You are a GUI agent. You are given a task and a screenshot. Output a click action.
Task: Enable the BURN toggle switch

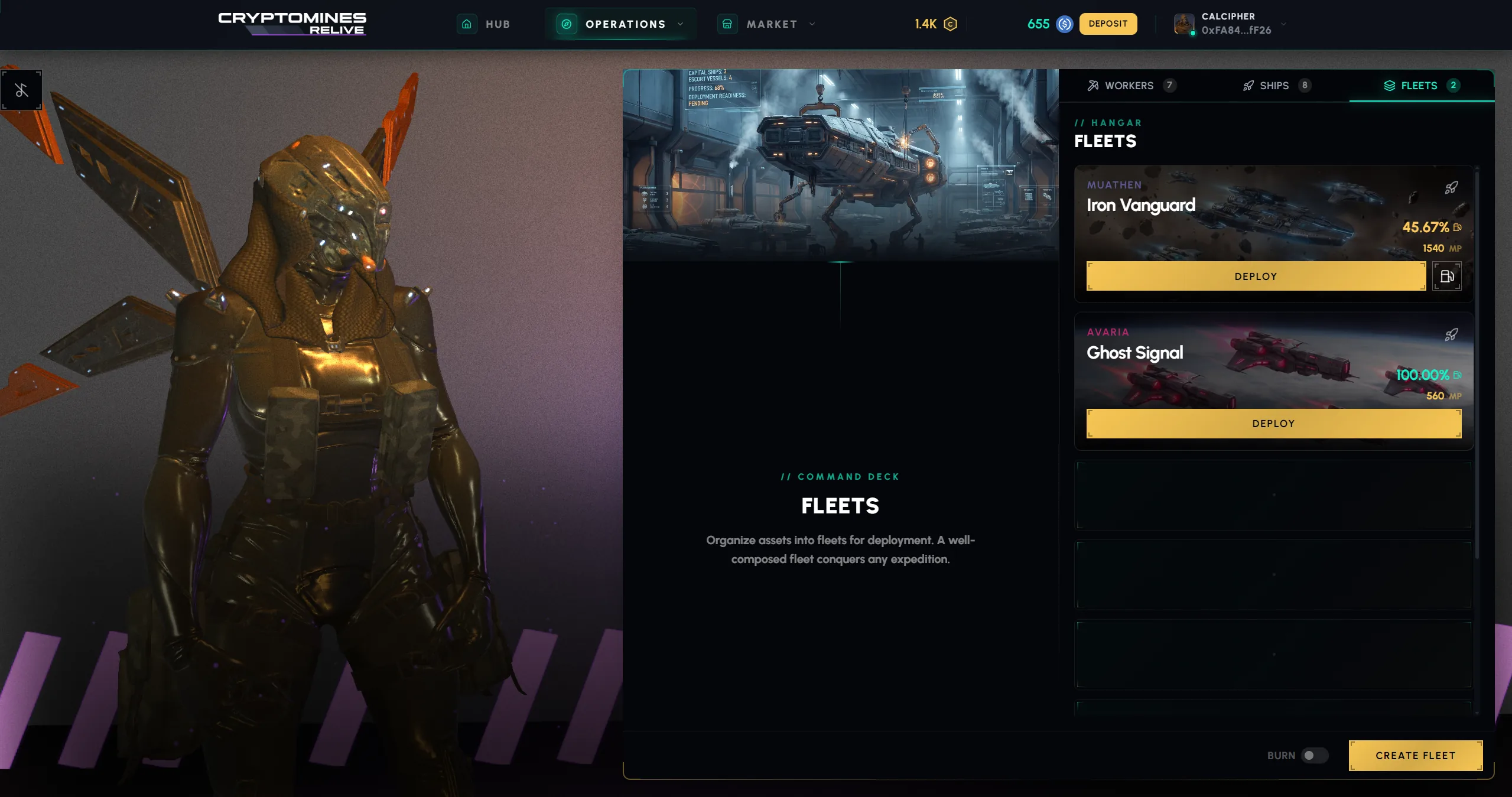(x=1314, y=755)
